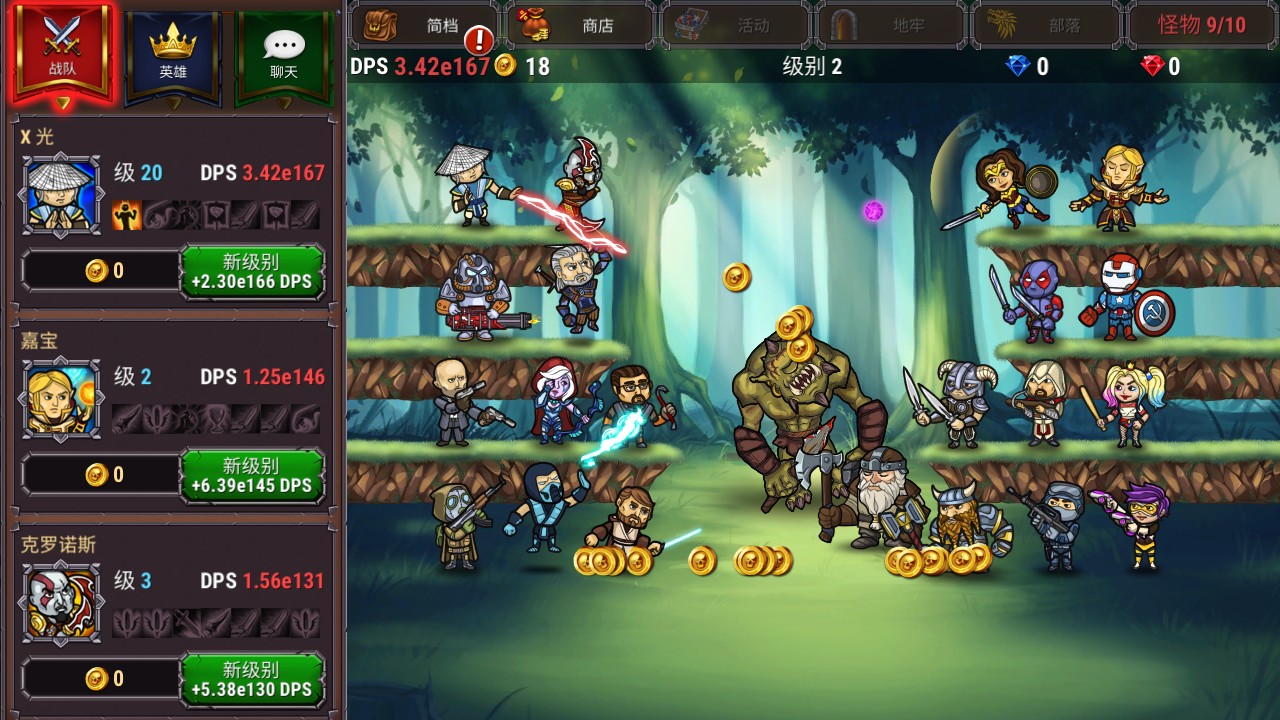Screen dimensions: 1280x720
Task: Select X光's glowing active skill icon
Action: coord(125,212)
